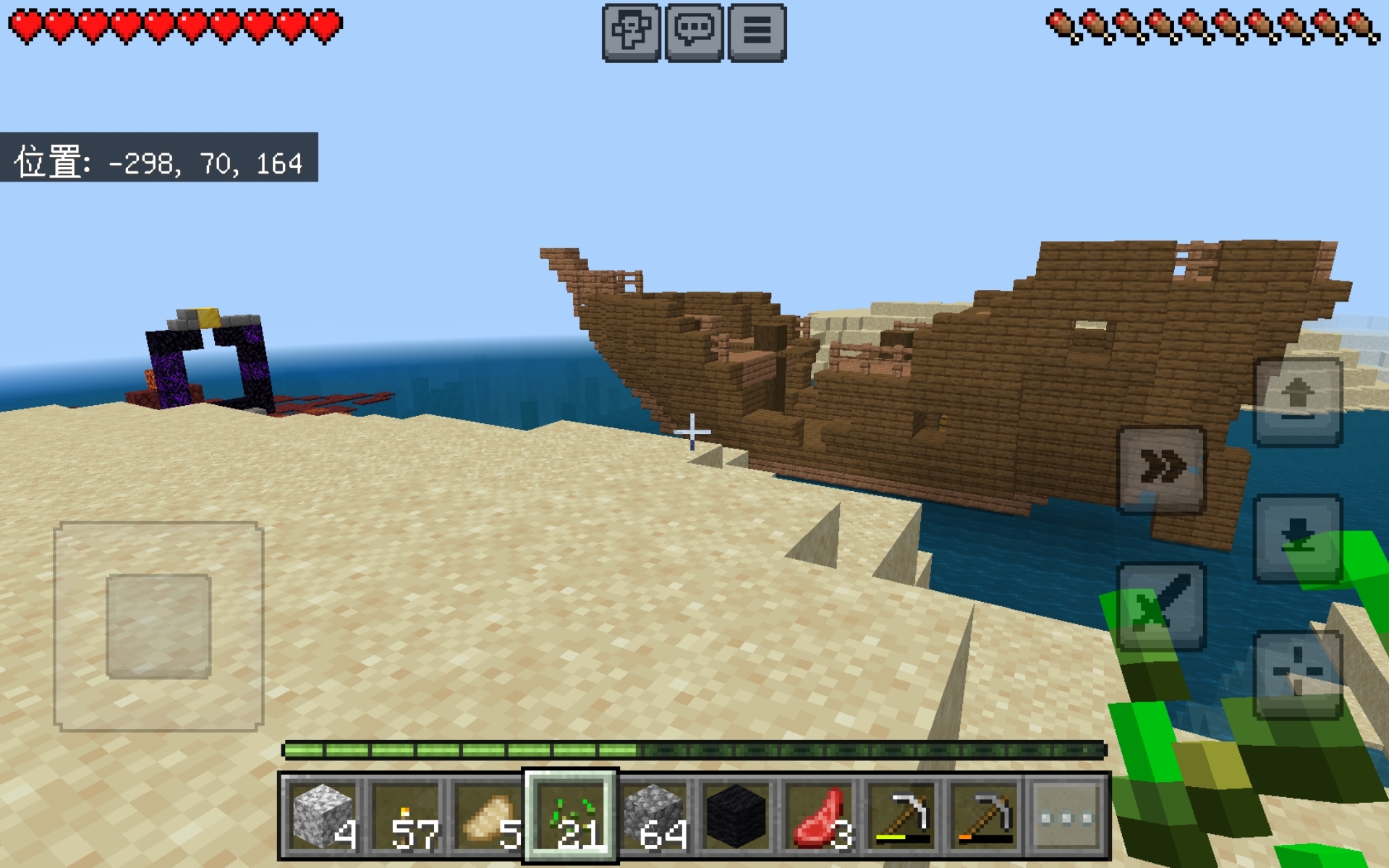
Task: Select the black block hotbar slot
Action: pos(736,817)
